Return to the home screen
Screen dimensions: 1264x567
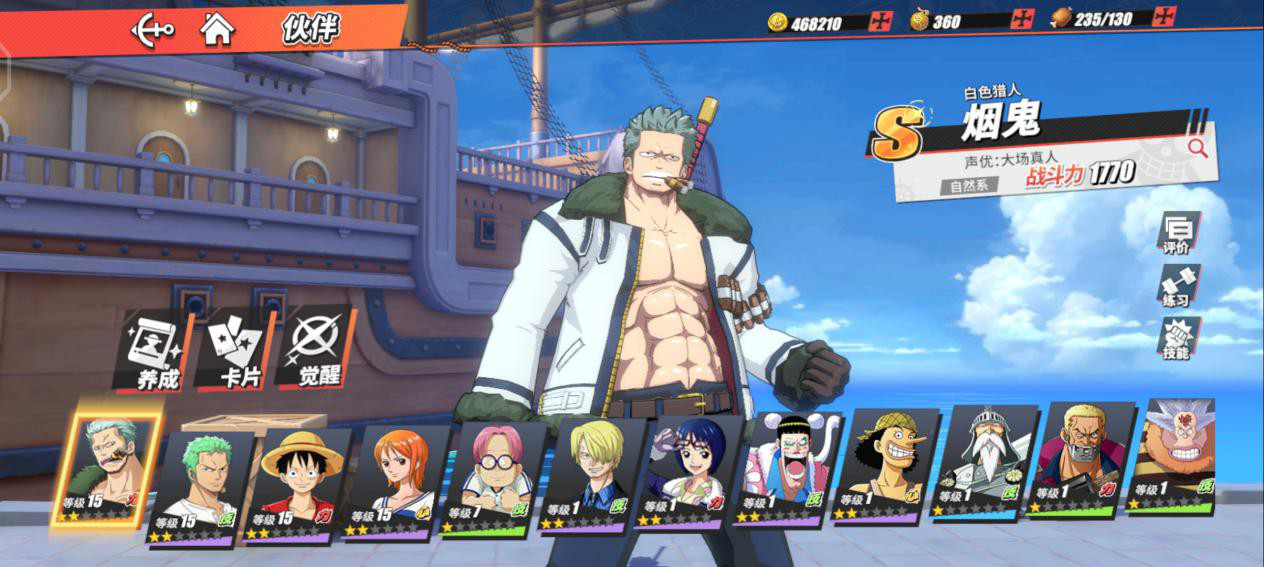tap(216, 29)
